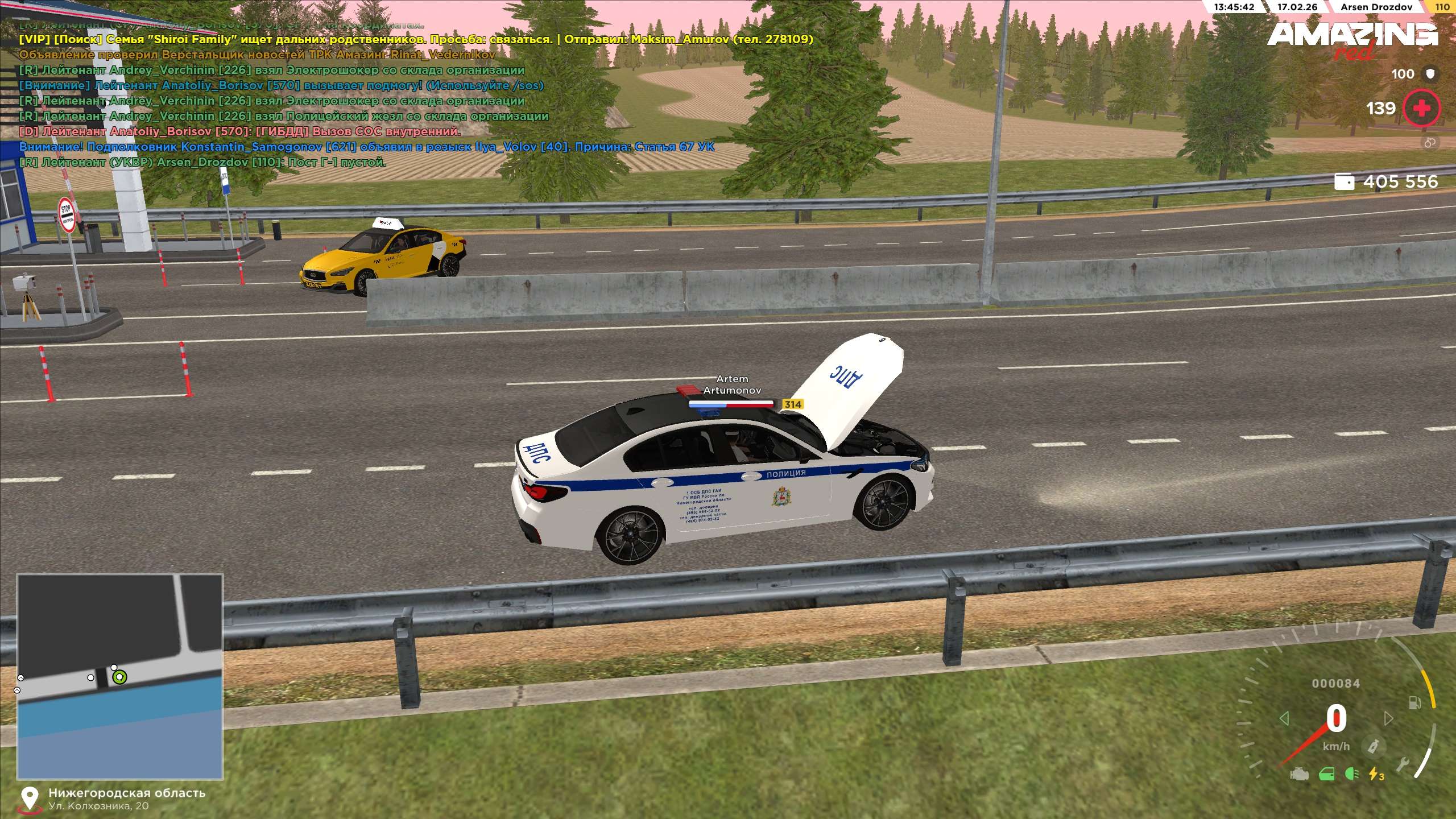Screen dimensions: 1456x819
Task: Select the handcuffs icon
Action: pos(1430,143)
